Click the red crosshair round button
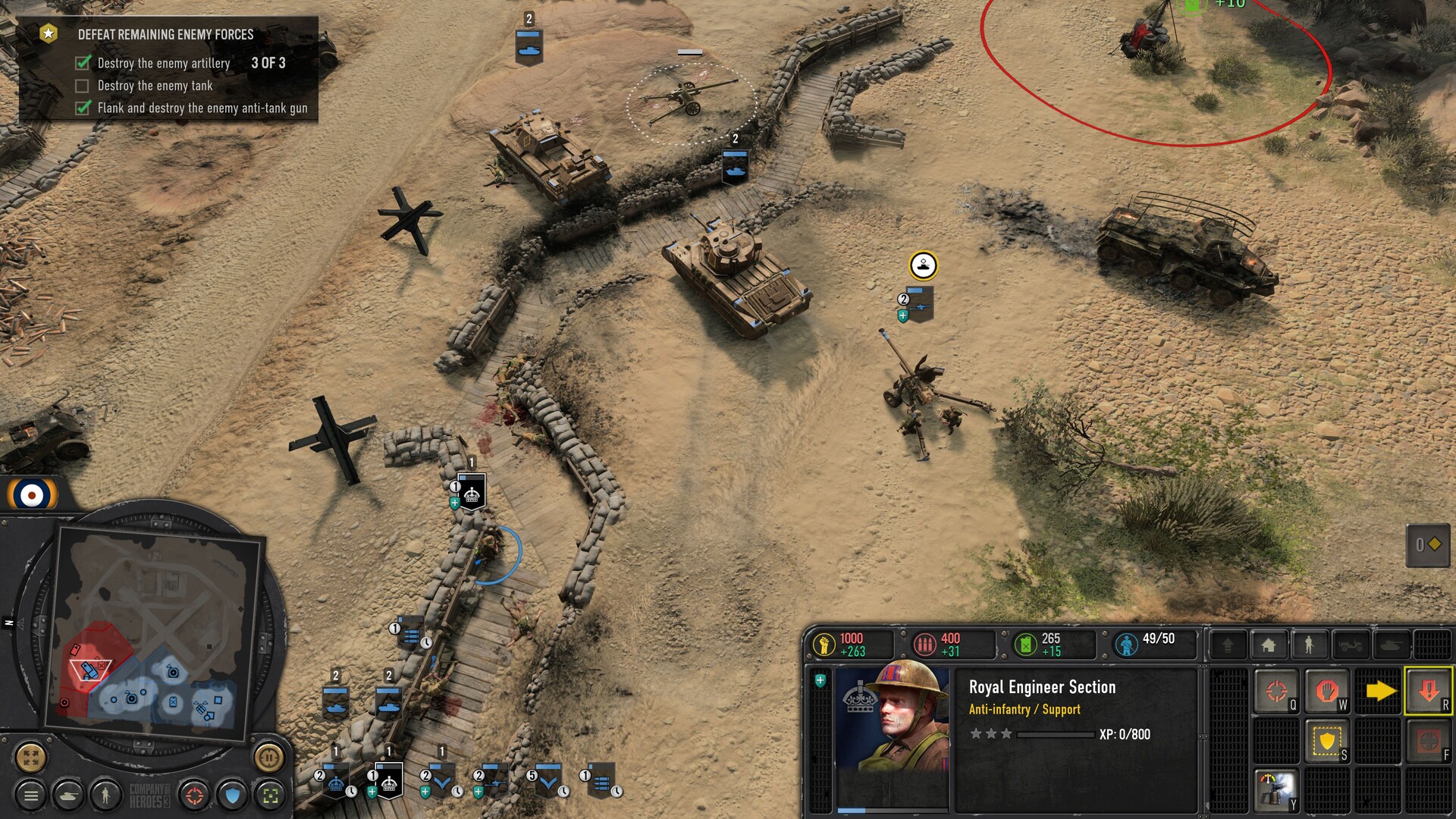The image size is (1456, 819). [195, 795]
